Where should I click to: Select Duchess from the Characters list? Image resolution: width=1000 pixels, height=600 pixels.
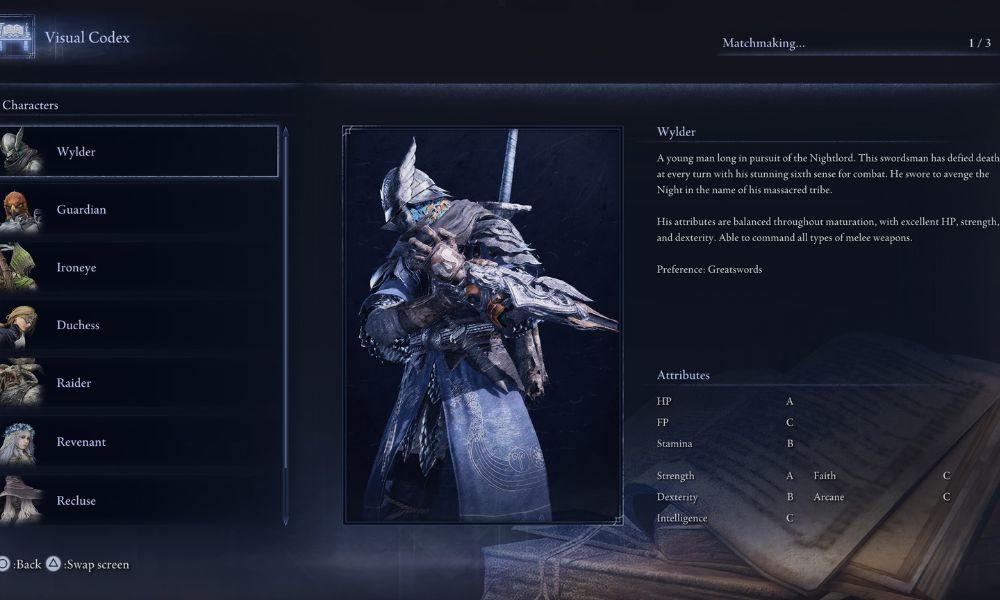click(x=140, y=325)
